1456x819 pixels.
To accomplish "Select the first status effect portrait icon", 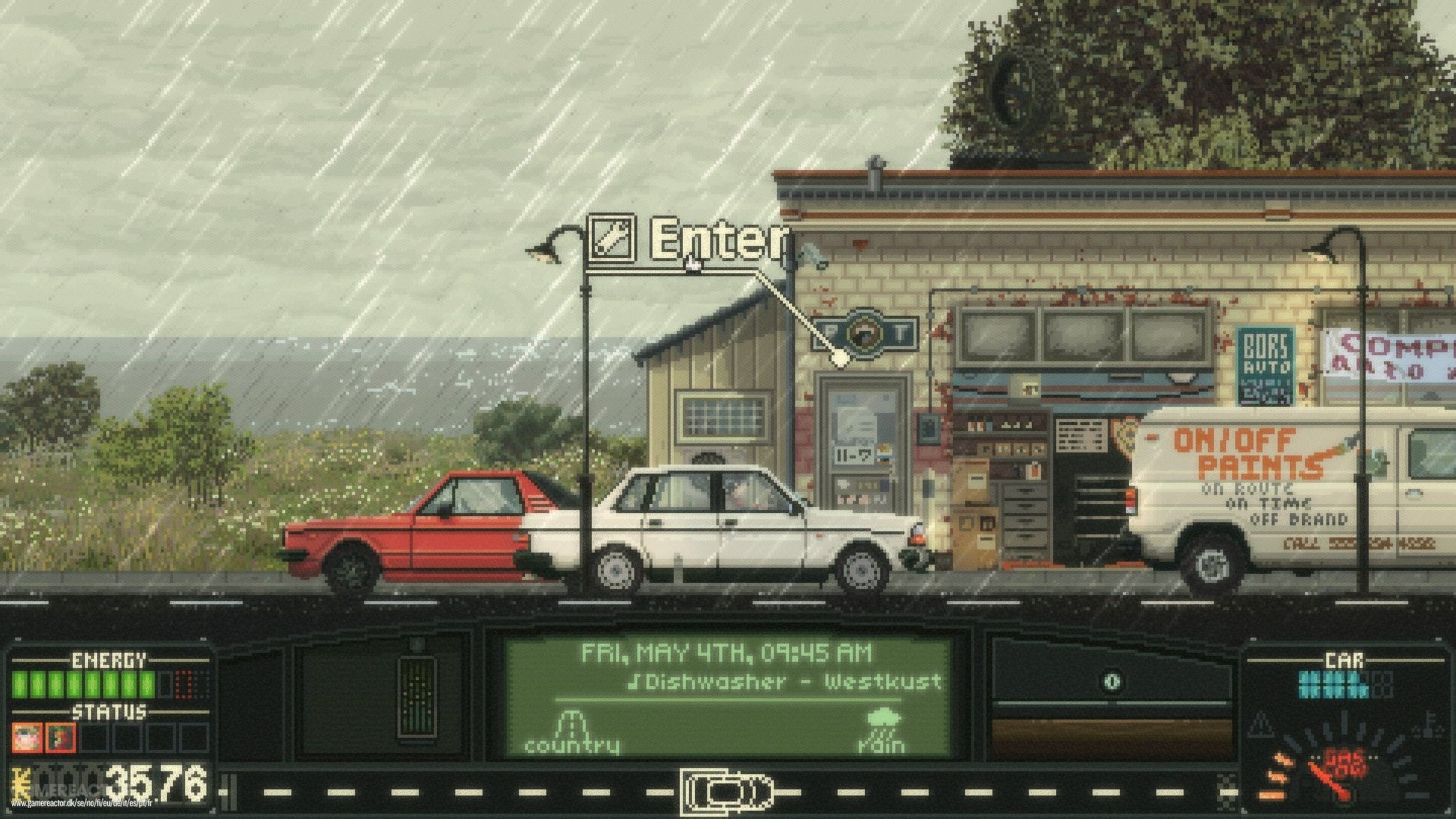I will [x=27, y=736].
